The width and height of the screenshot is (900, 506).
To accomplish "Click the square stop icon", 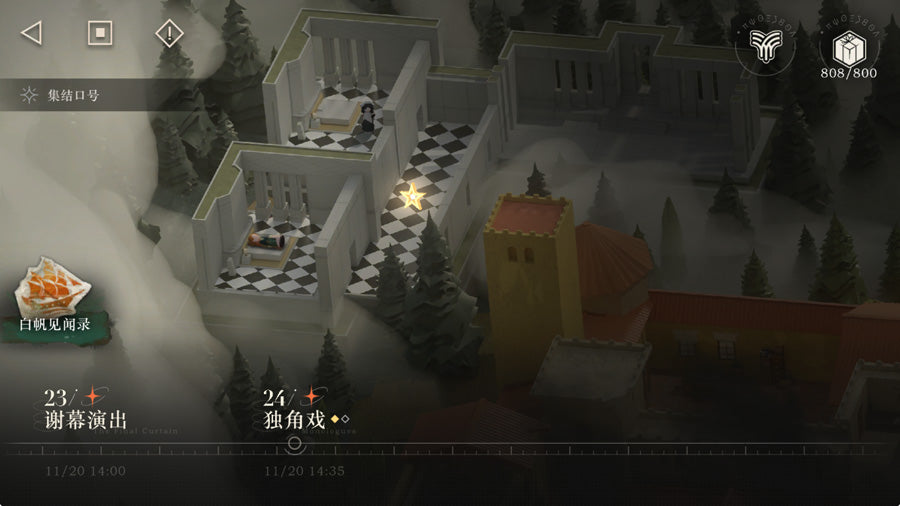I will pos(99,33).
